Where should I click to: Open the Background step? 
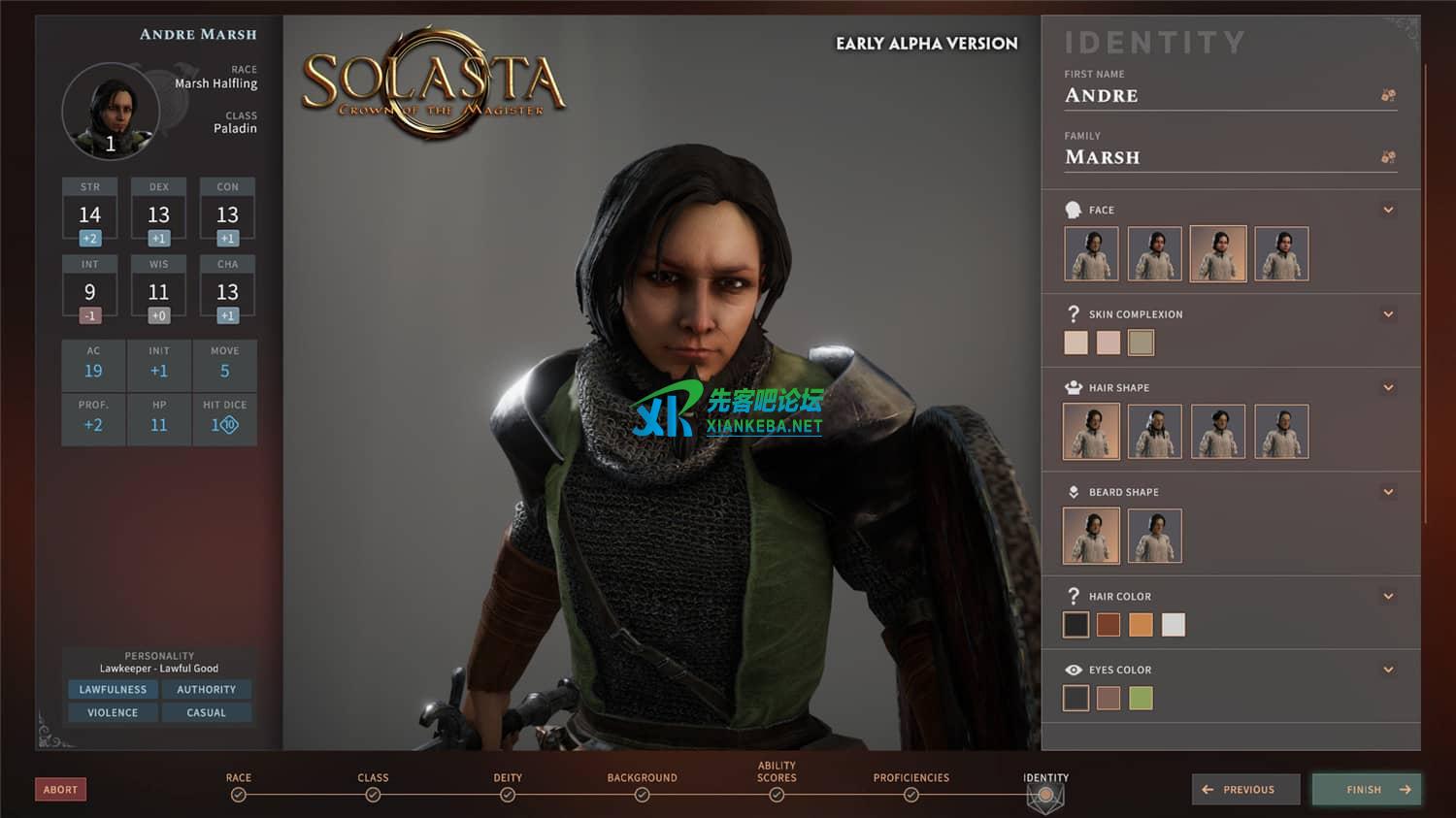[x=642, y=795]
